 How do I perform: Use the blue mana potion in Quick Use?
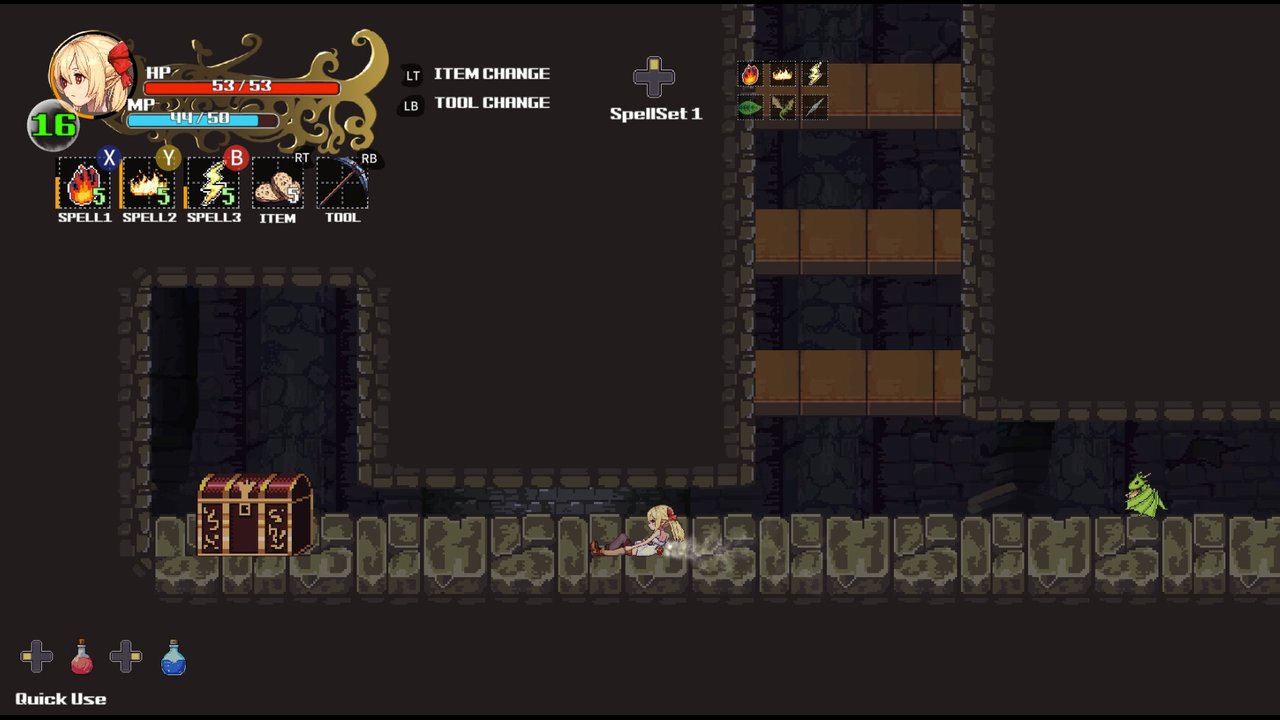coord(173,658)
